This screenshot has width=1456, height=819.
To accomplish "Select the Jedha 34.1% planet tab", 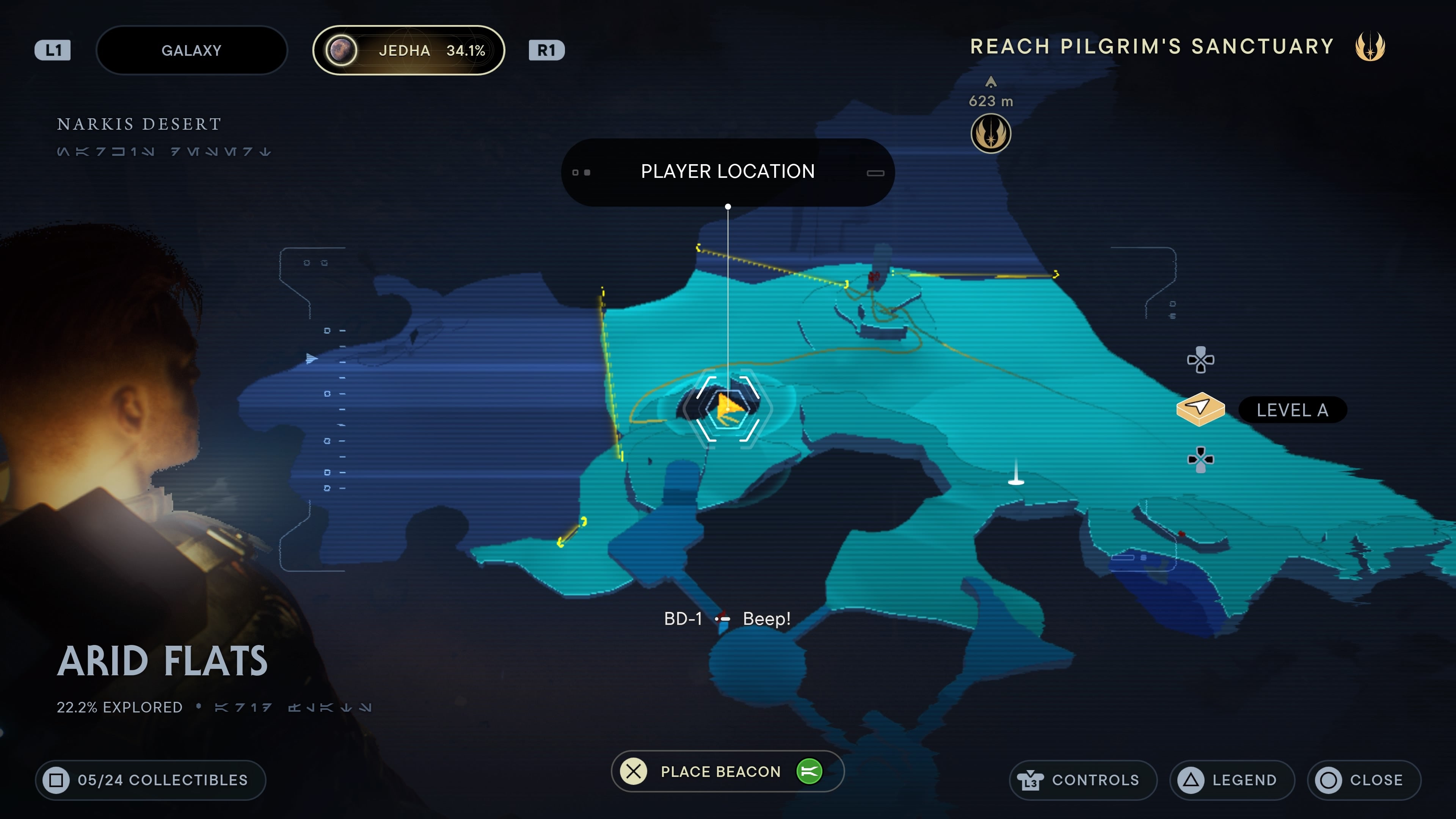I will pyautogui.click(x=408, y=50).
